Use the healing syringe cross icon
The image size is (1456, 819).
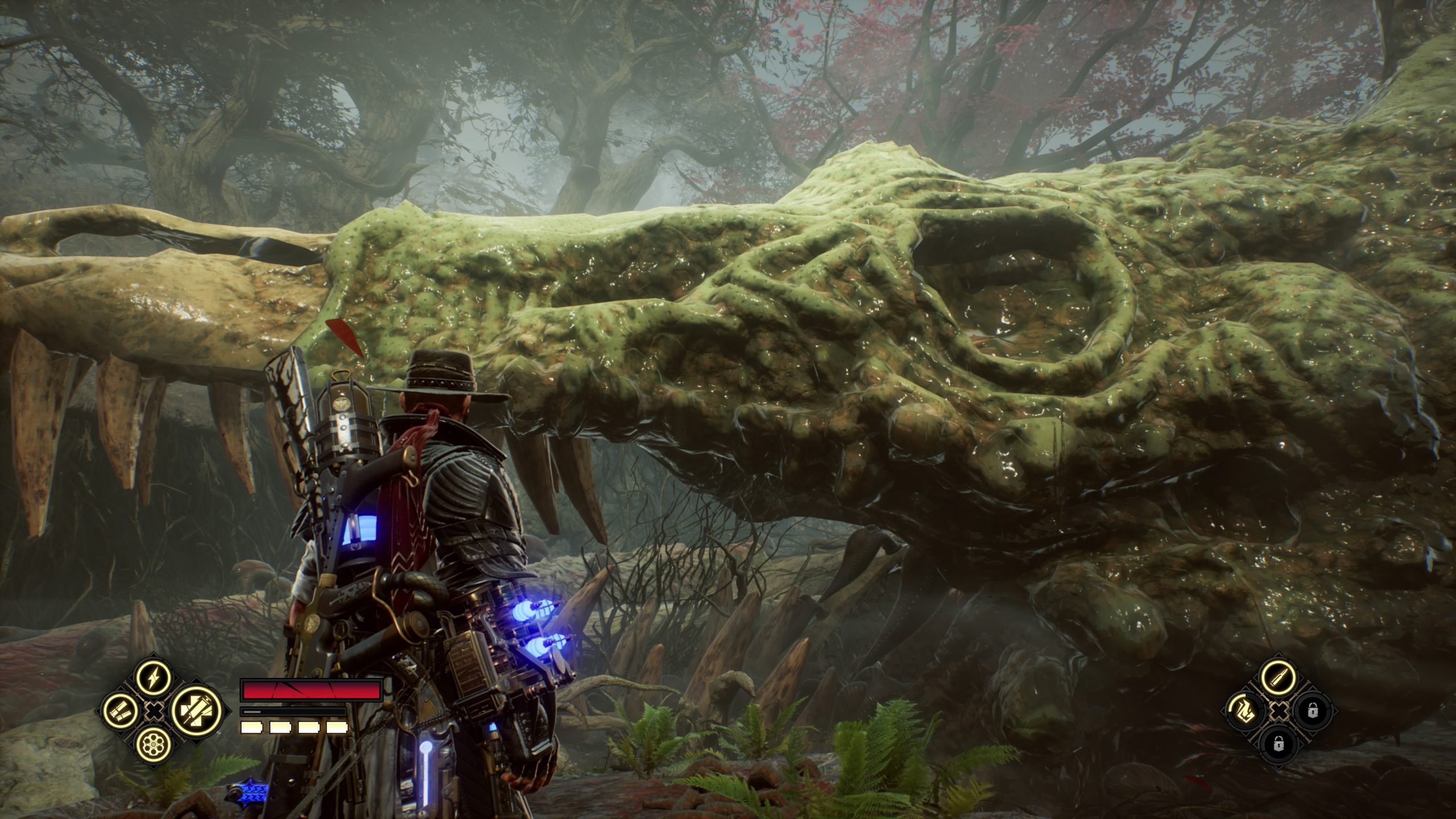coord(193,710)
